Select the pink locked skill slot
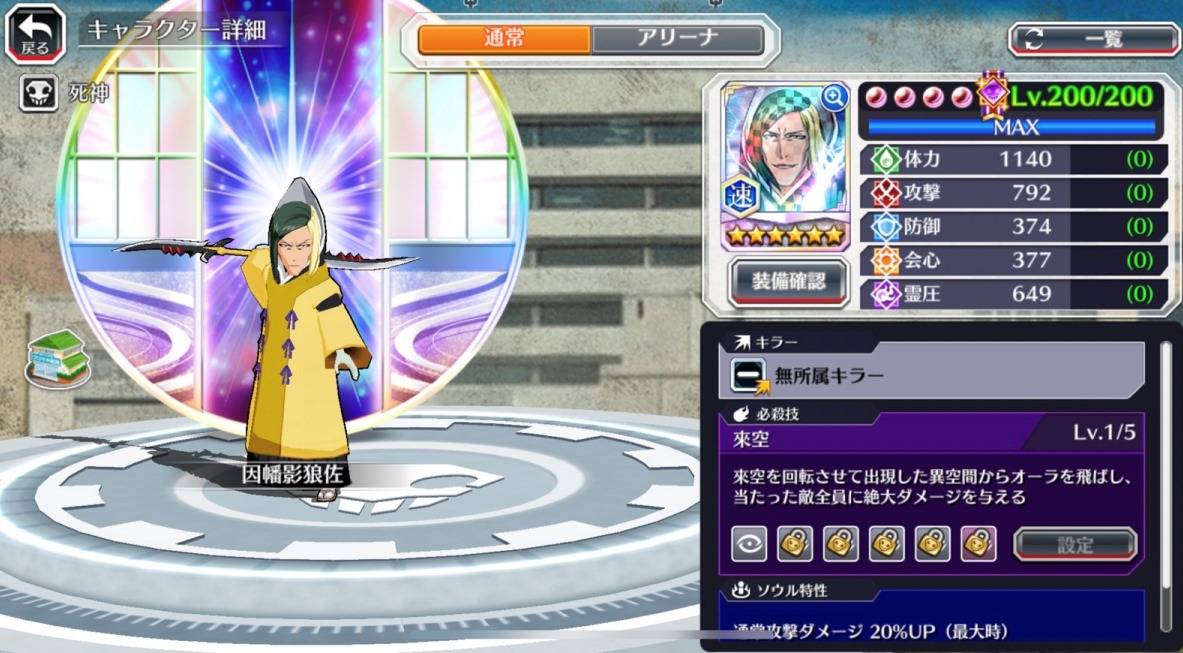The width and height of the screenshot is (1183, 653). click(978, 544)
